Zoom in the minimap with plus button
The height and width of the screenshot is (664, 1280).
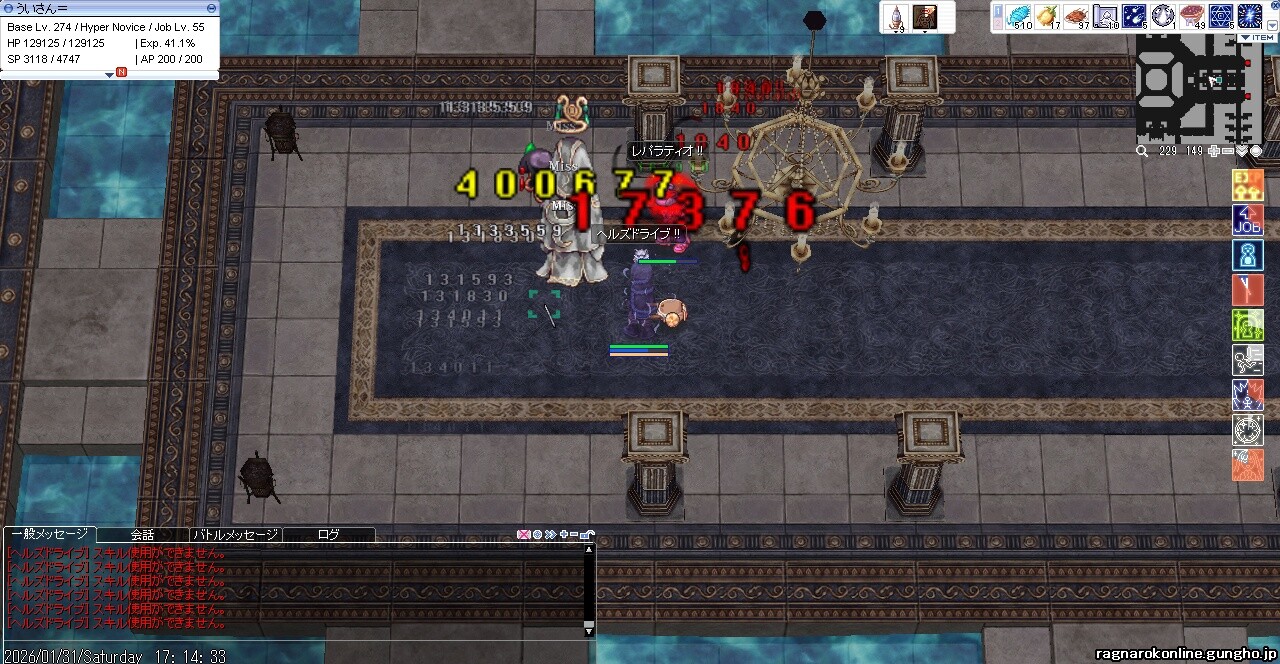(1214, 151)
